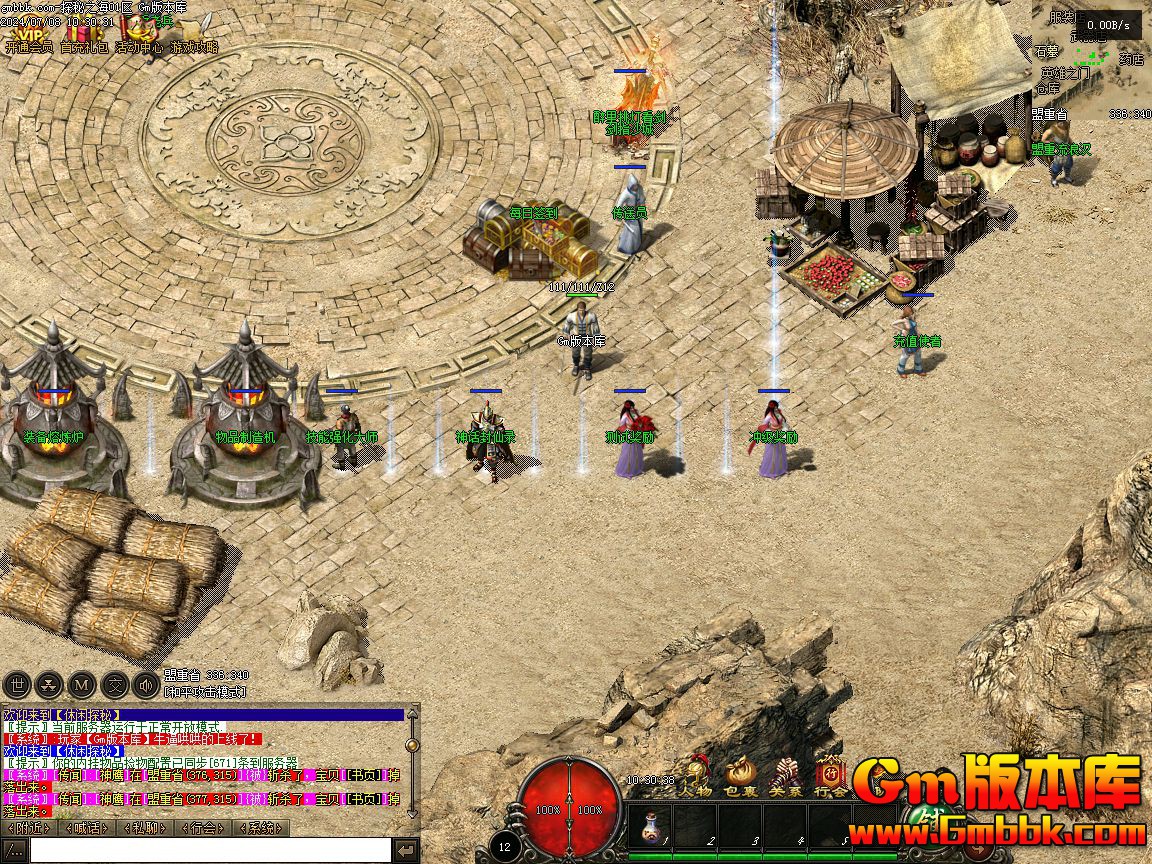Screen dimensions: 1152x864
Task: Toggle sound with the speaker button
Action: (x=147, y=685)
